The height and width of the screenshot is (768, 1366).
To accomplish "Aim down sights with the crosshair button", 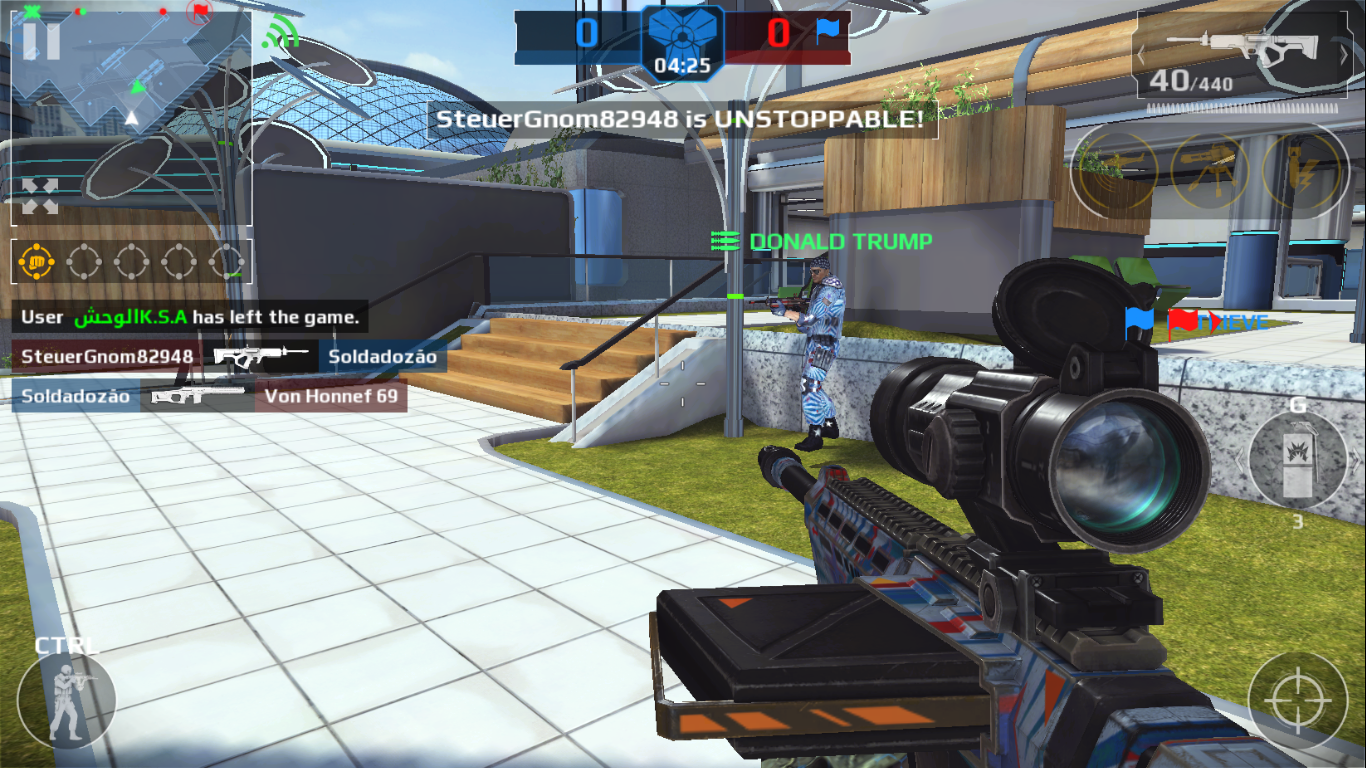I will coord(1298,701).
